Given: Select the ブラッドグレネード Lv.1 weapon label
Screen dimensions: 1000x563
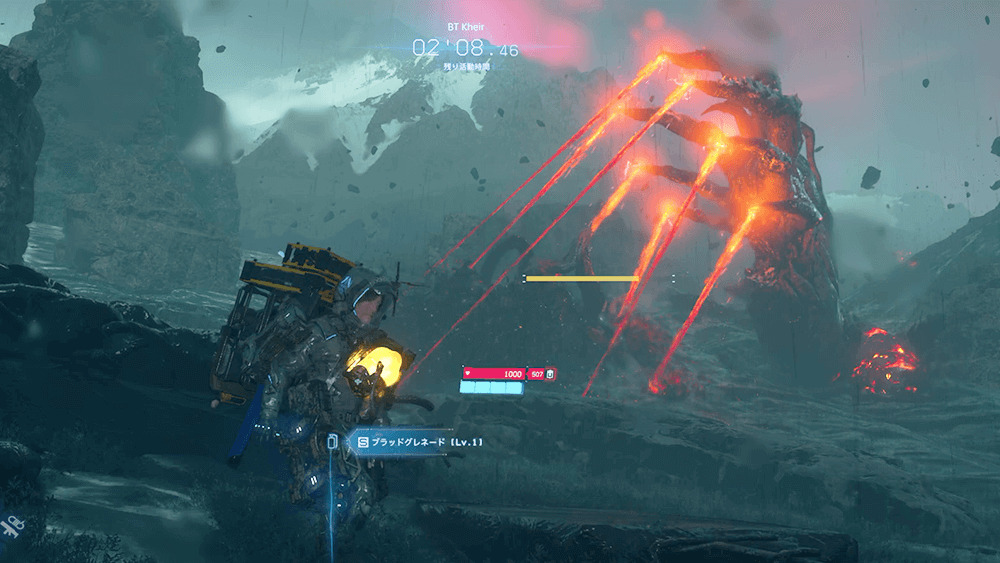Looking at the screenshot, I should click(x=420, y=442).
